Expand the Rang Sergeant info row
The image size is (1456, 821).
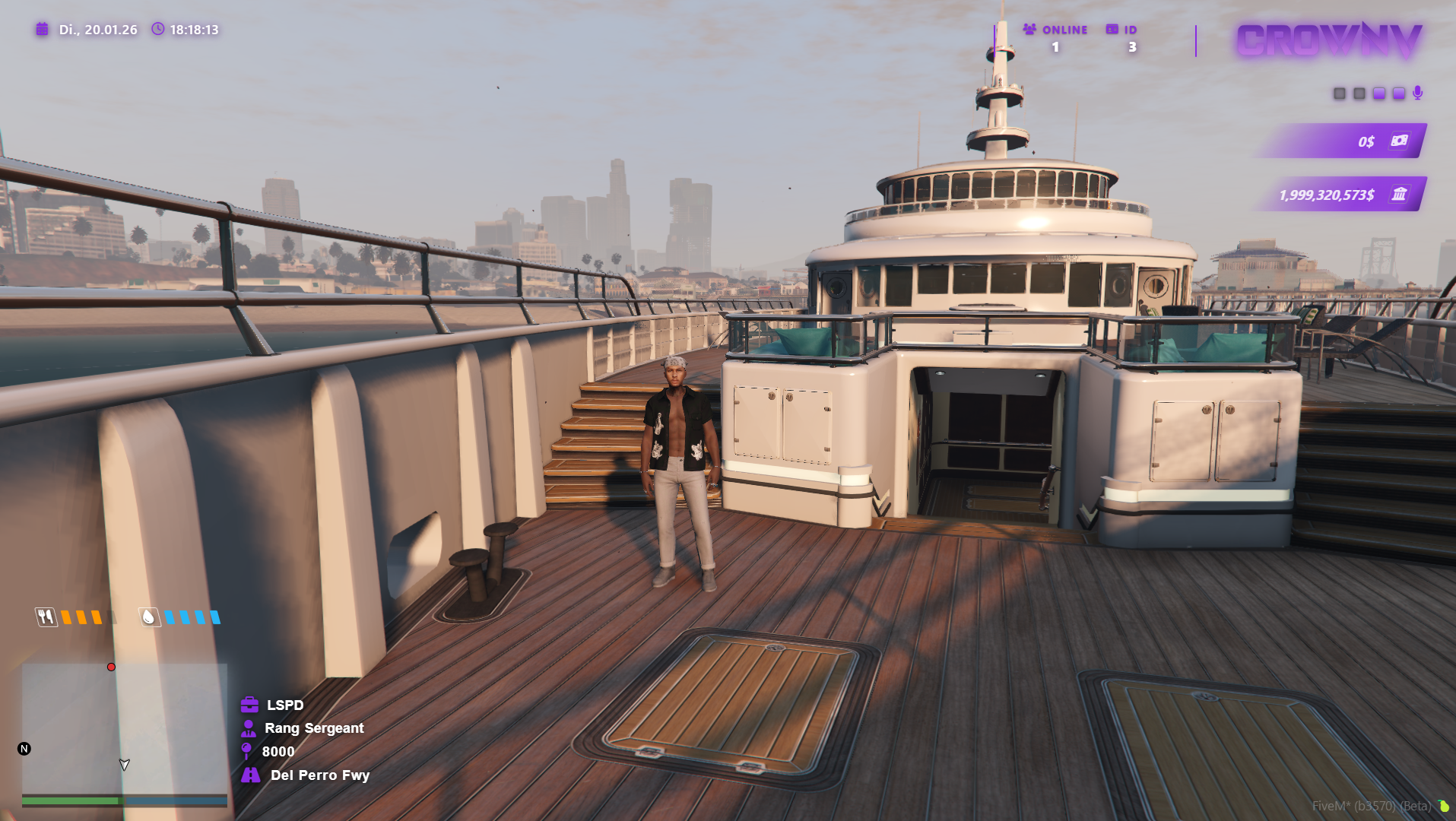coord(314,728)
